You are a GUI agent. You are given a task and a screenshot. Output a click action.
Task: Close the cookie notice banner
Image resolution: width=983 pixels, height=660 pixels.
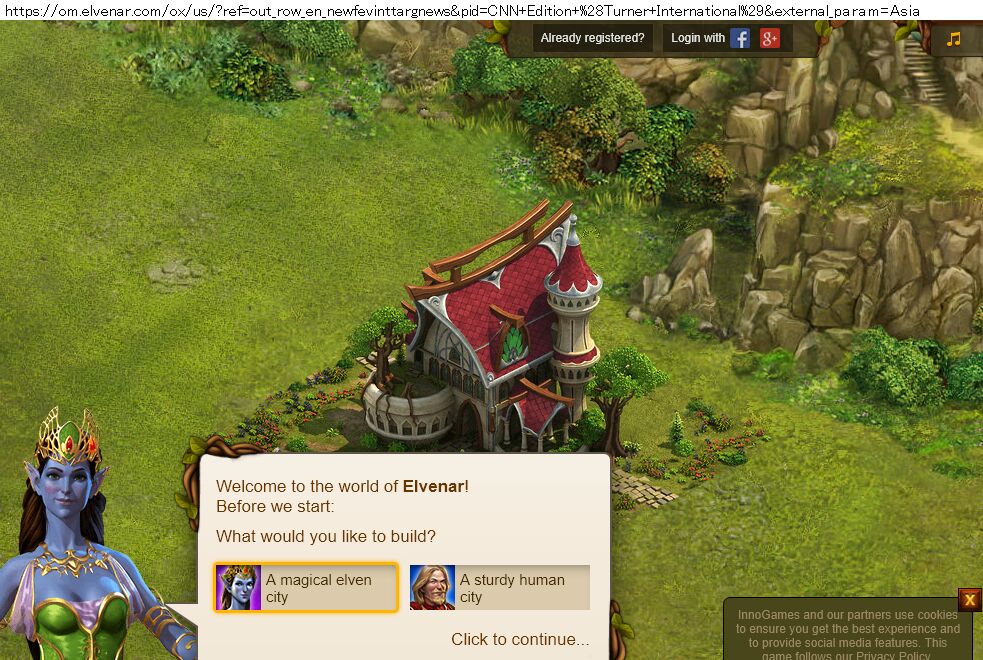pyautogui.click(x=969, y=600)
